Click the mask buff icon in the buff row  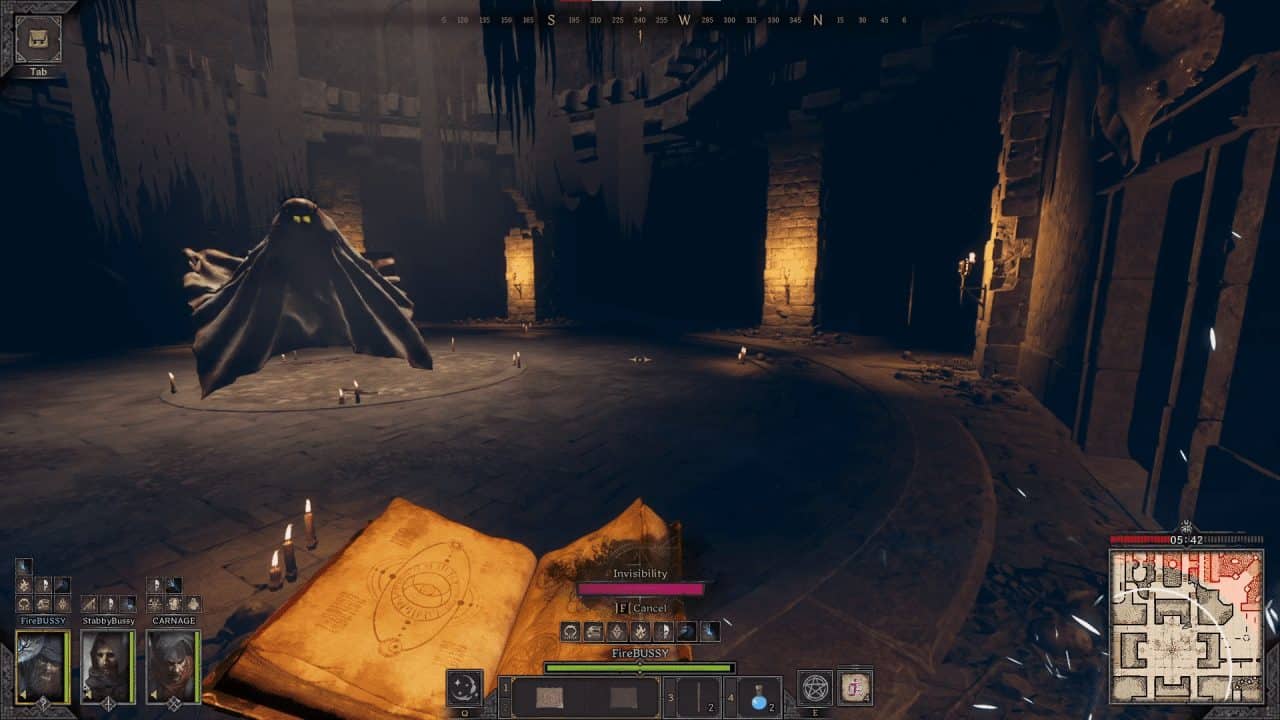click(665, 630)
